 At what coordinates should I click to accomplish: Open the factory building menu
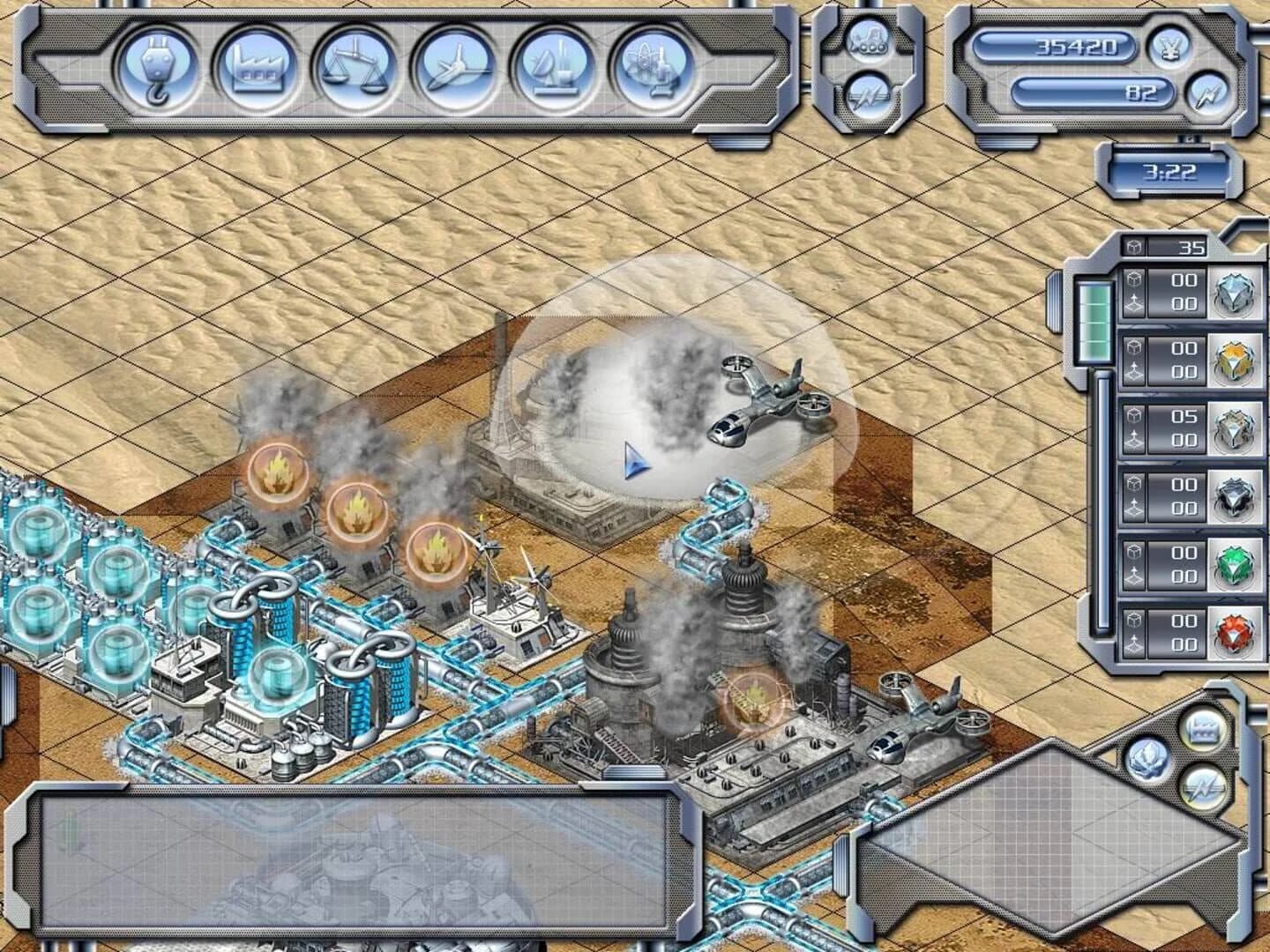pyautogui.click(x=257, y=69)
